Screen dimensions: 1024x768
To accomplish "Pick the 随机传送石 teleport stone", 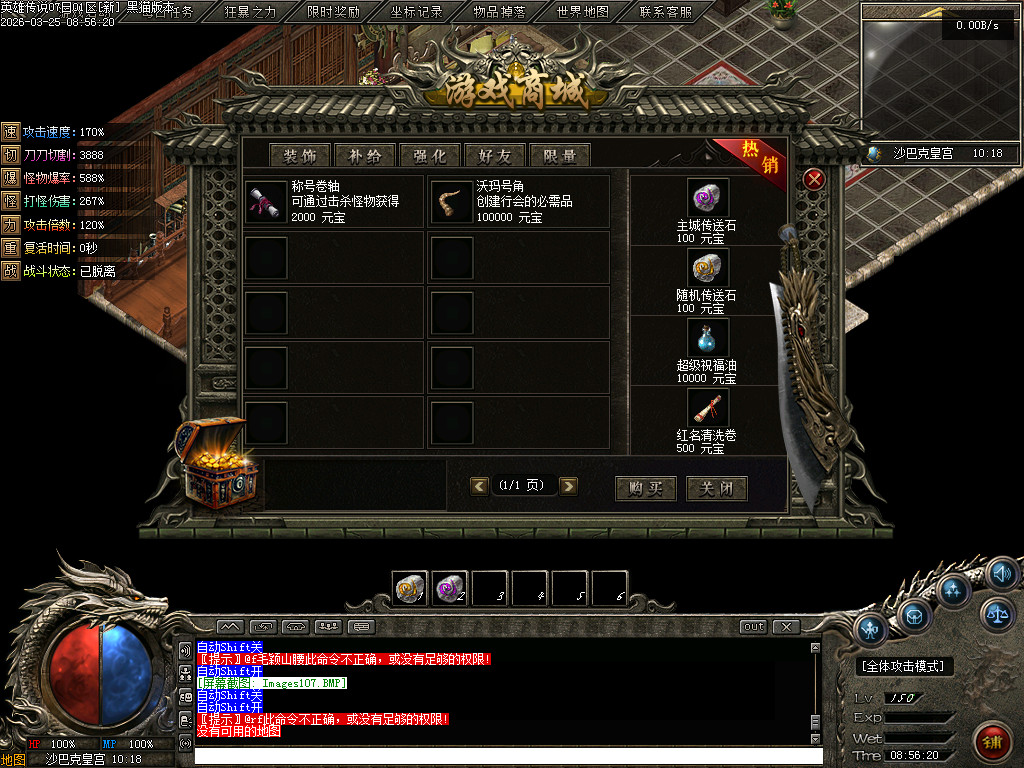I will (707, 268).
